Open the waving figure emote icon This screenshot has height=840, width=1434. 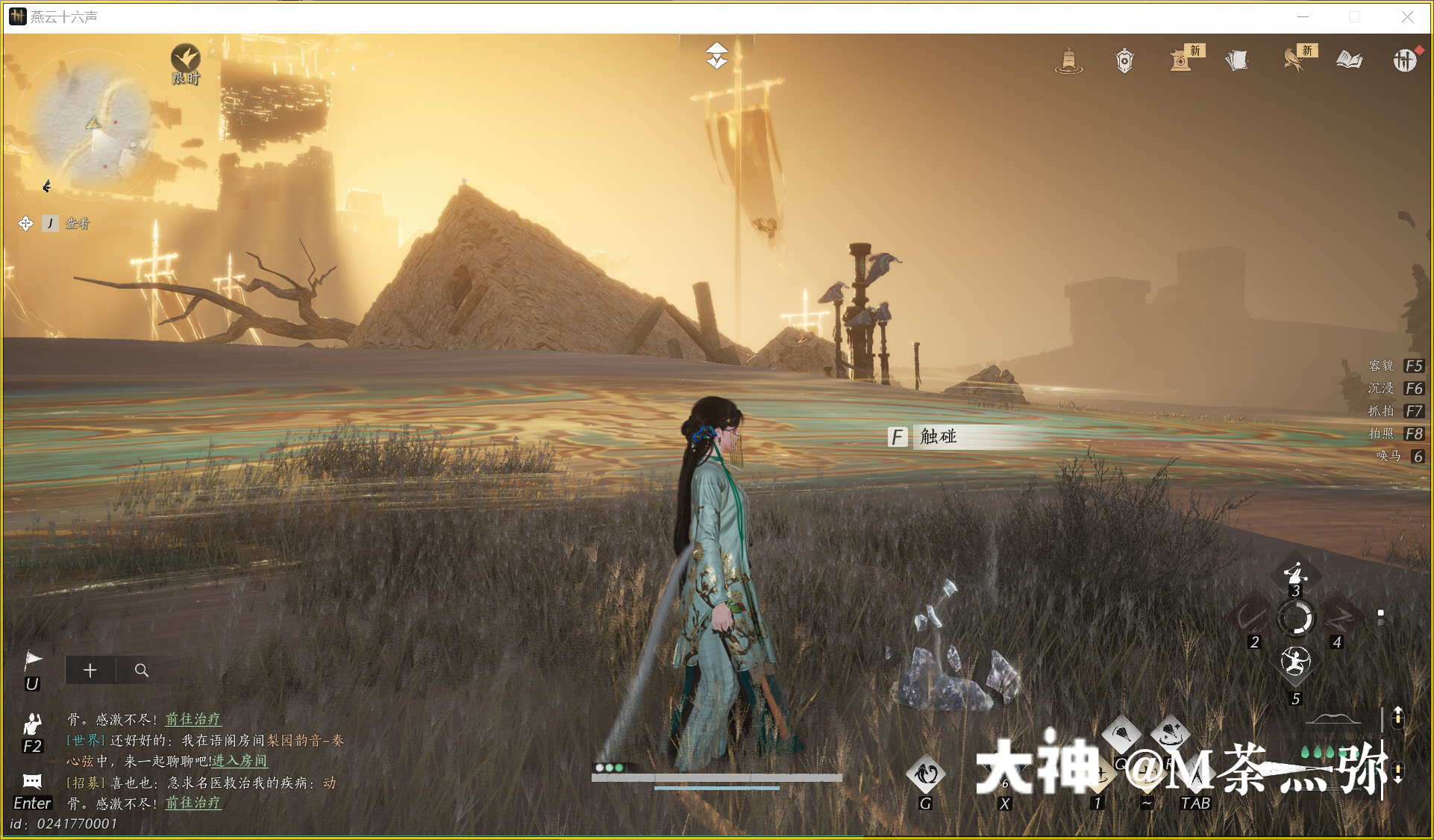(x=32, y=723)
